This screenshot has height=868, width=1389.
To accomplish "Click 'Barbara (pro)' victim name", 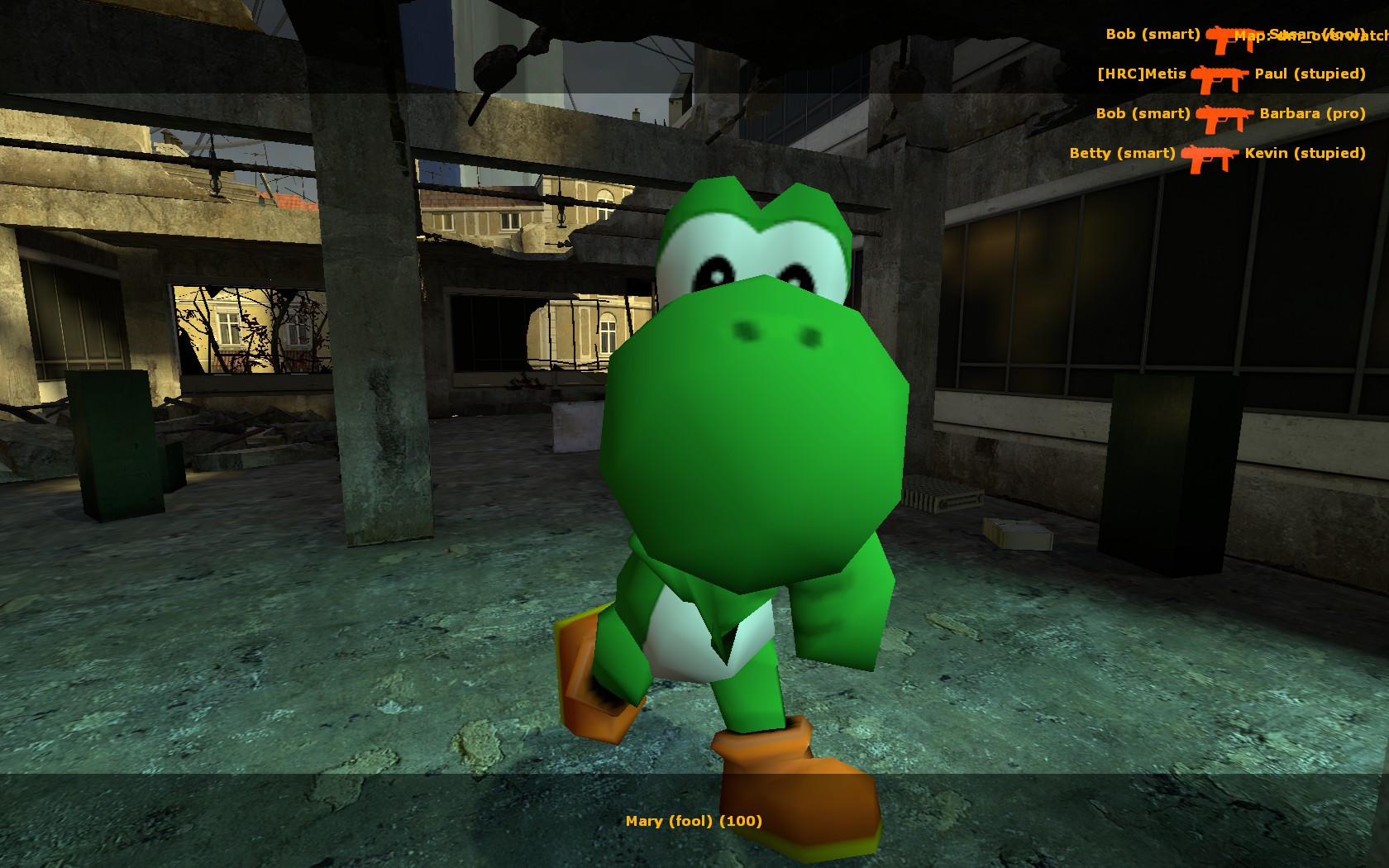I will [1312, 114].
